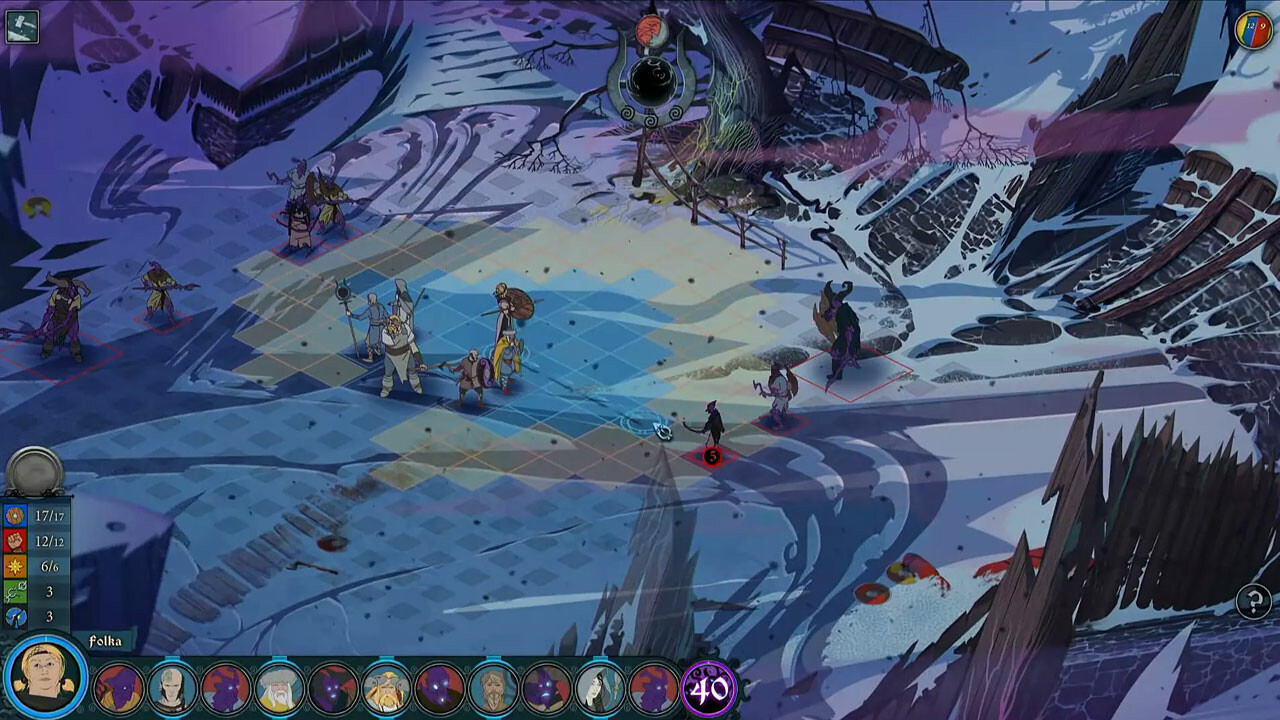Screen dimensions: 1280x720
Task: Click Folka's name label
Action: pyautogui.click(x=103, y=642)
